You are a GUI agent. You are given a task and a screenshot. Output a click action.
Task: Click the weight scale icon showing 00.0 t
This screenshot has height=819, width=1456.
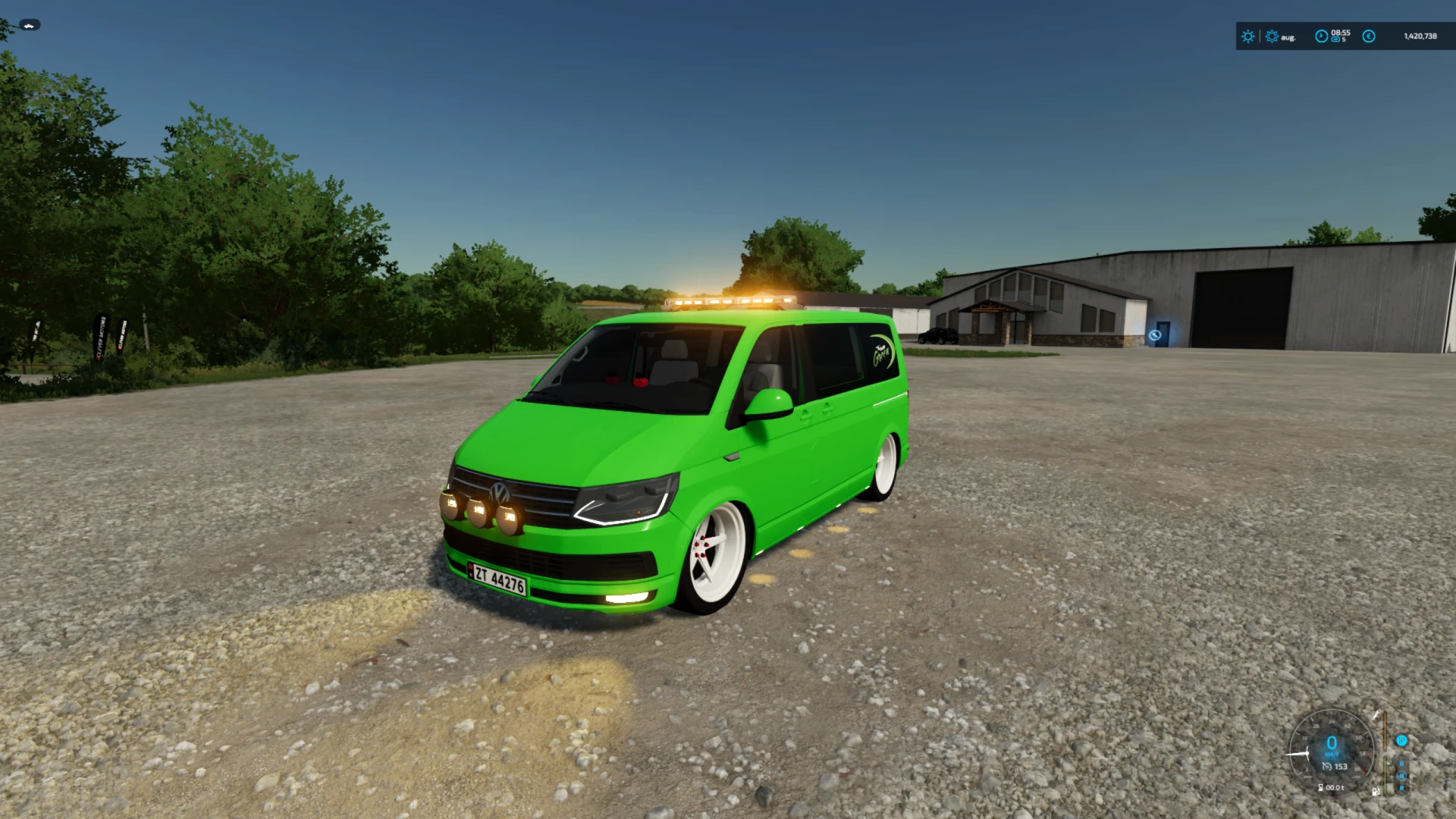pyautogui.click(x=1331, y=787)
